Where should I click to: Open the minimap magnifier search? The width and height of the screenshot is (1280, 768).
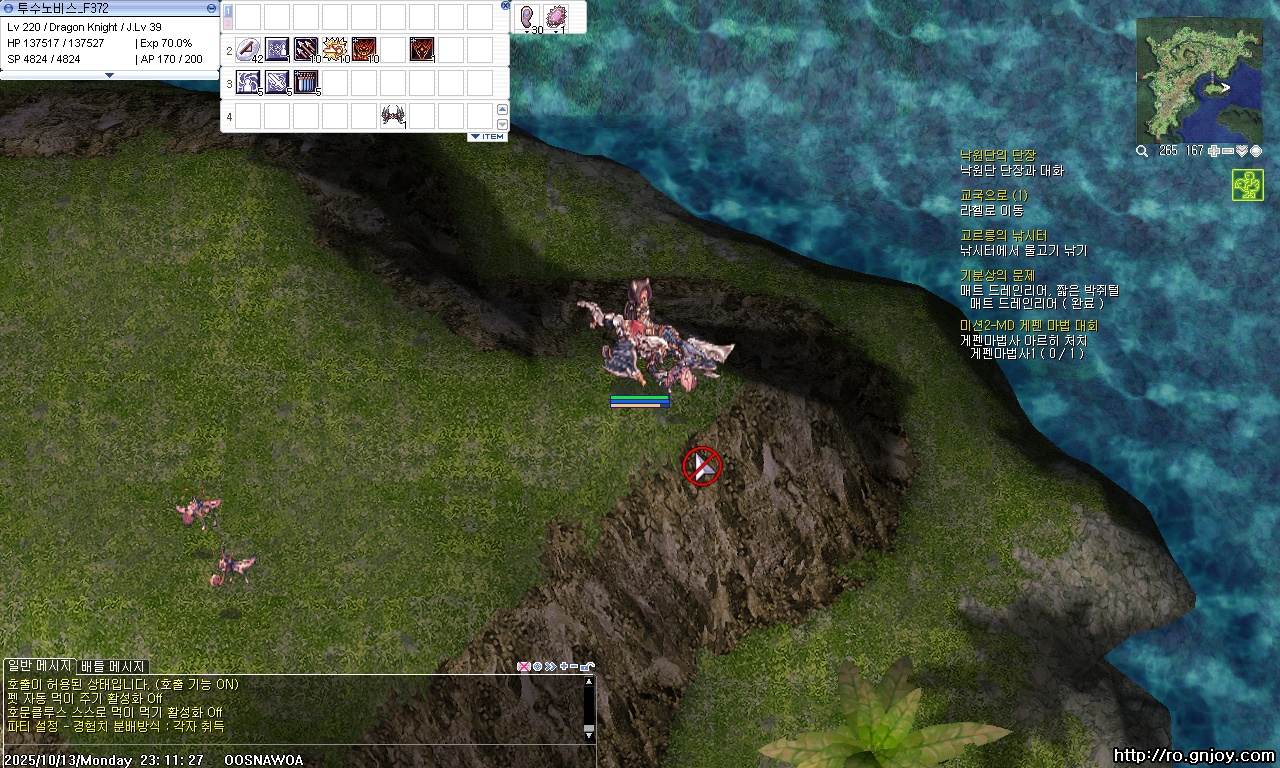(1142, 151)
